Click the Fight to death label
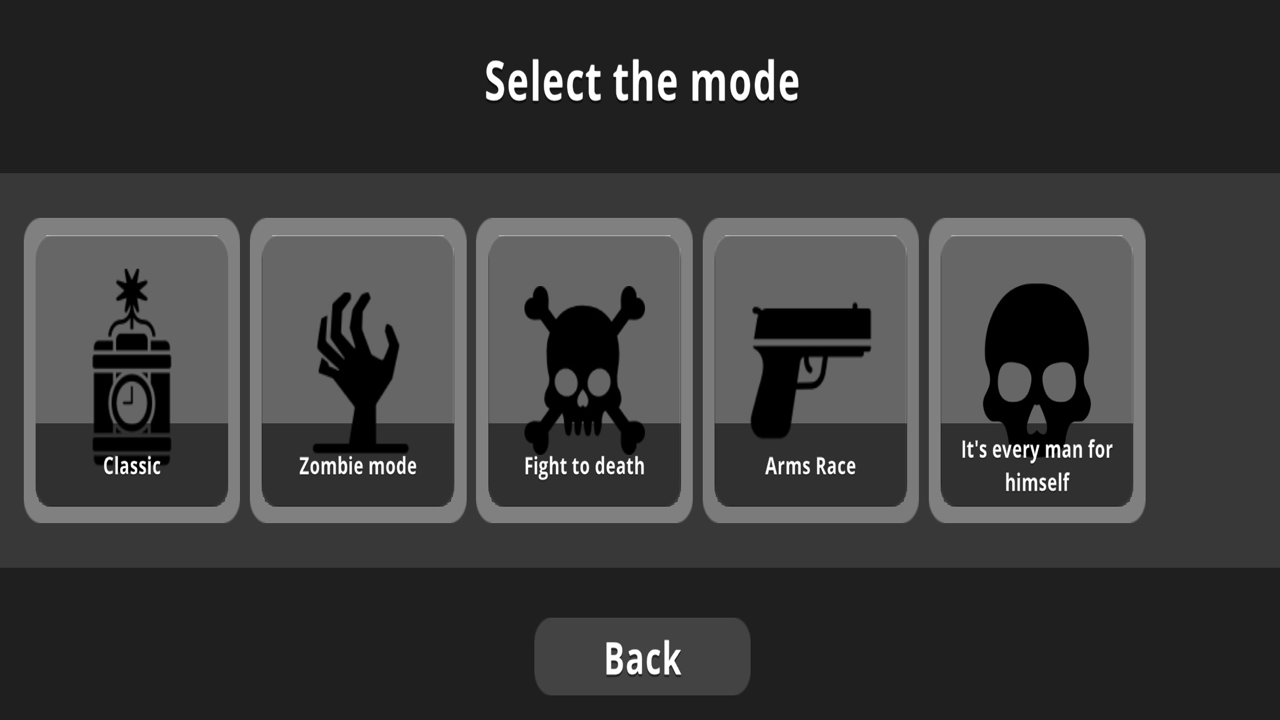The width and height of the screenshot is (1280, 720). 583,465
